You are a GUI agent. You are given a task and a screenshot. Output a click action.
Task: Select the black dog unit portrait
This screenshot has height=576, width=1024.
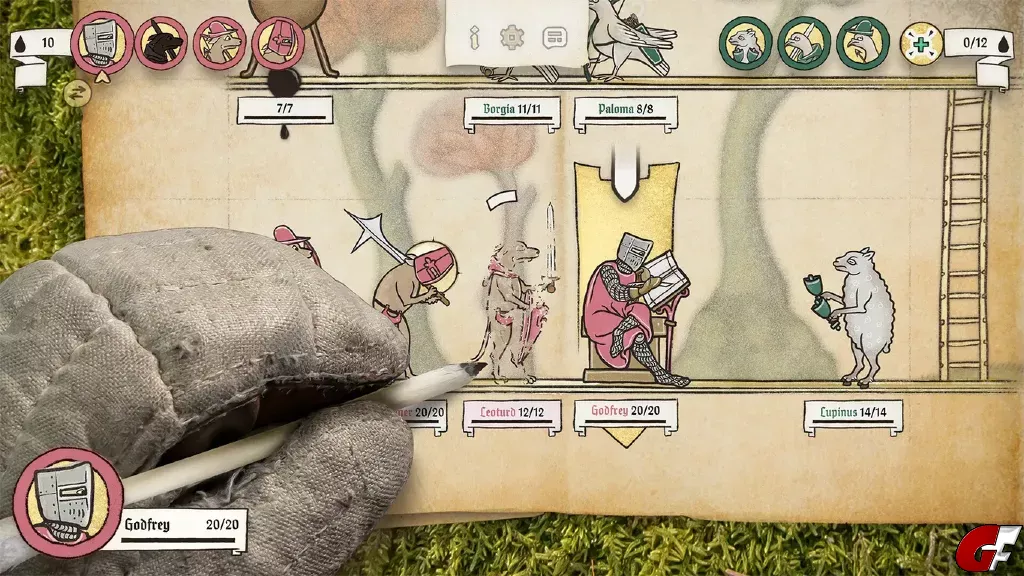[161, 43]
